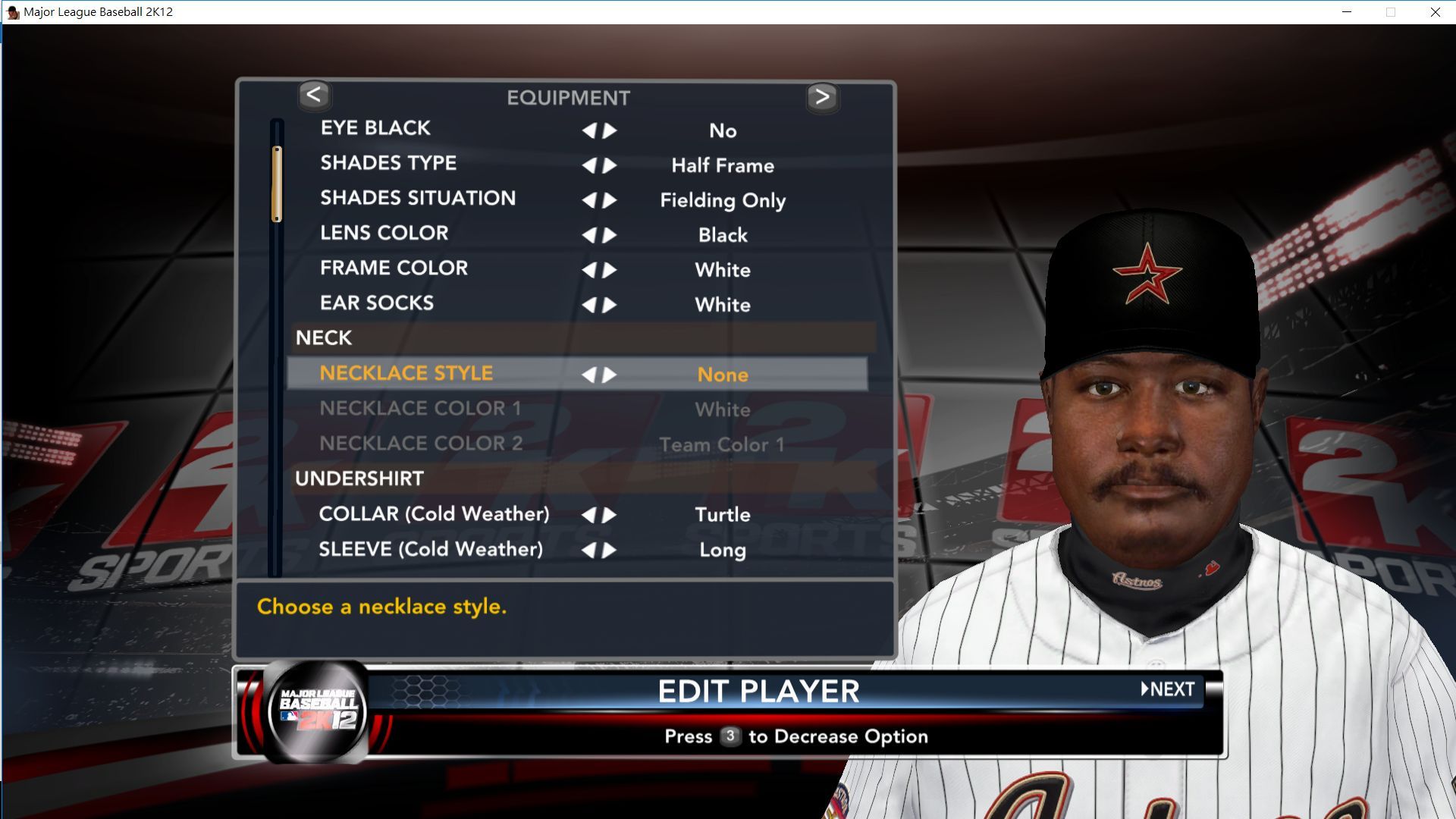The width and height of the screenshot is (1456, 819).
Task: Choose the Lens Color row
Action: click(x=384, y=233)
